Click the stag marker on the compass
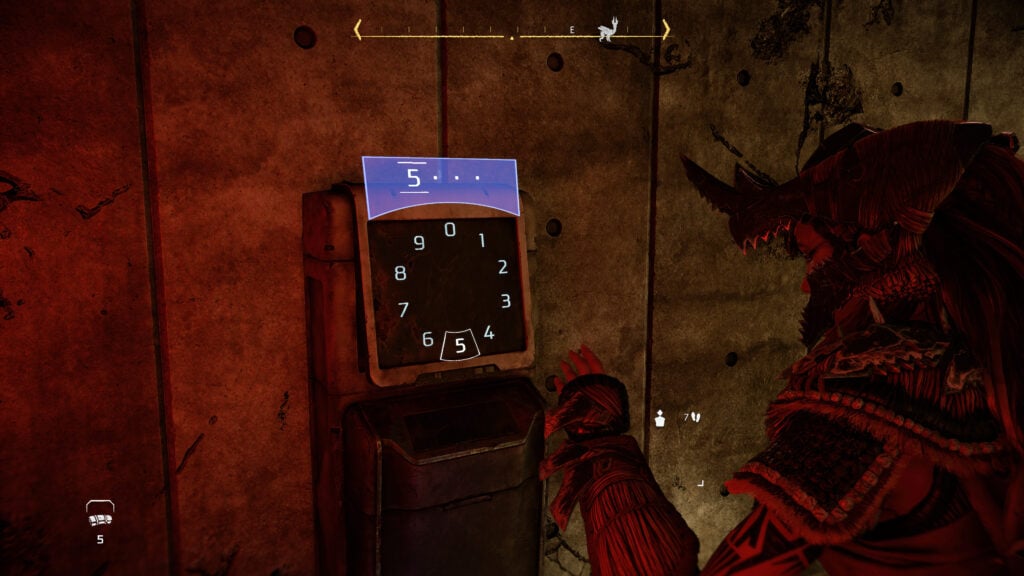Image resolution: width=1024 pixels, height=576 pixels. pos(606,32)
